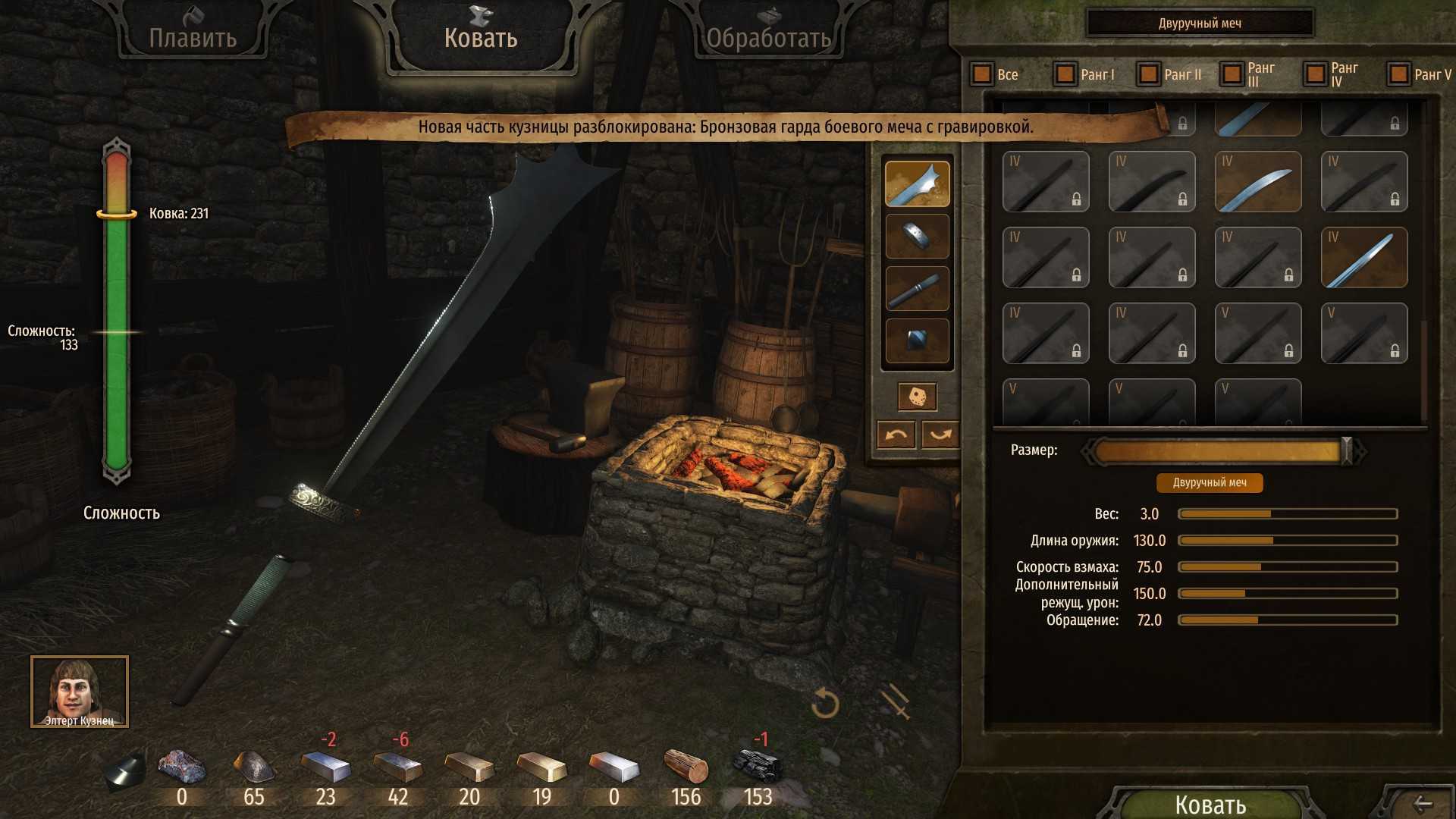Adjust the Размер size slider
Viewport: 1456px width, 819px height.
tap(1346, 451)
